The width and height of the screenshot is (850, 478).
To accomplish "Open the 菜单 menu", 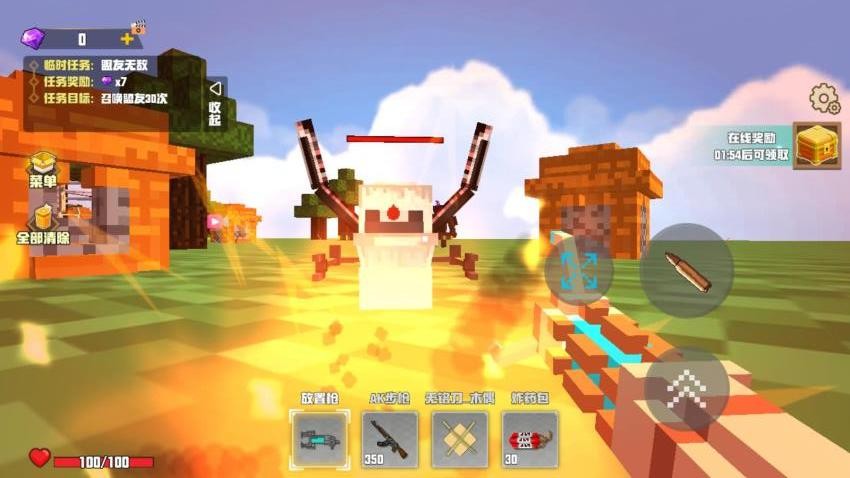I will tap(43, 169).
